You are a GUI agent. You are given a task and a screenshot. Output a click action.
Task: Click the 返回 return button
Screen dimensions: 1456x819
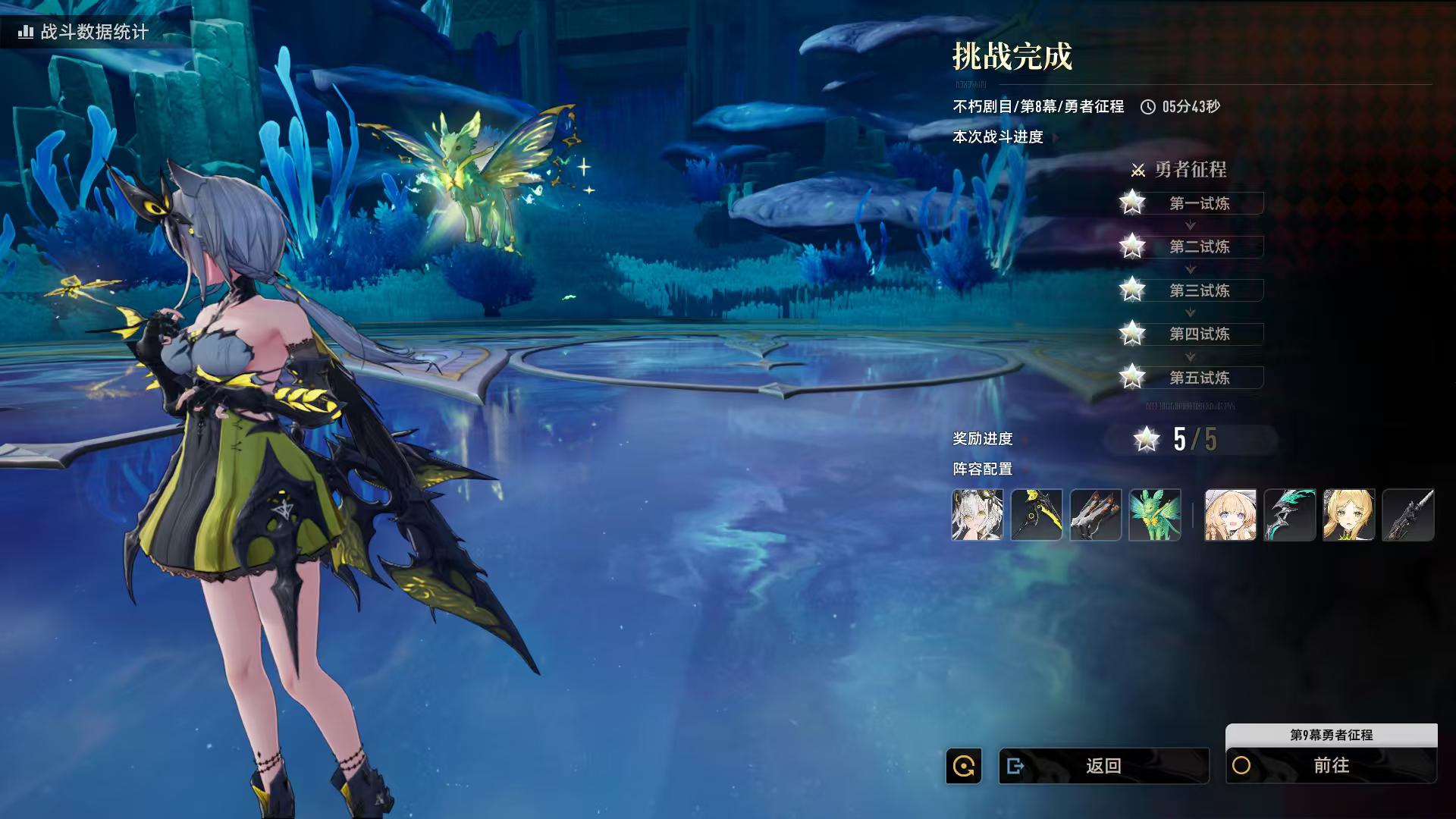1103,766
